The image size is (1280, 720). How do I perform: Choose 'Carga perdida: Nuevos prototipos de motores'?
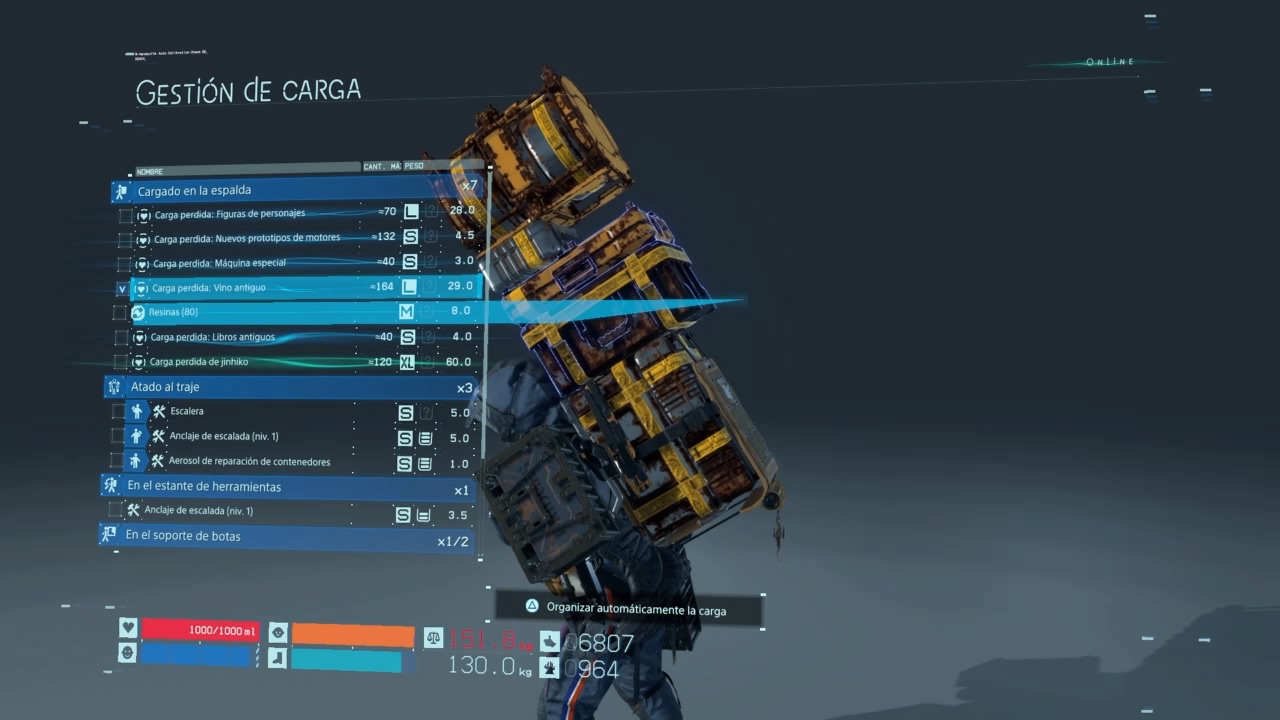click(246, 238)
